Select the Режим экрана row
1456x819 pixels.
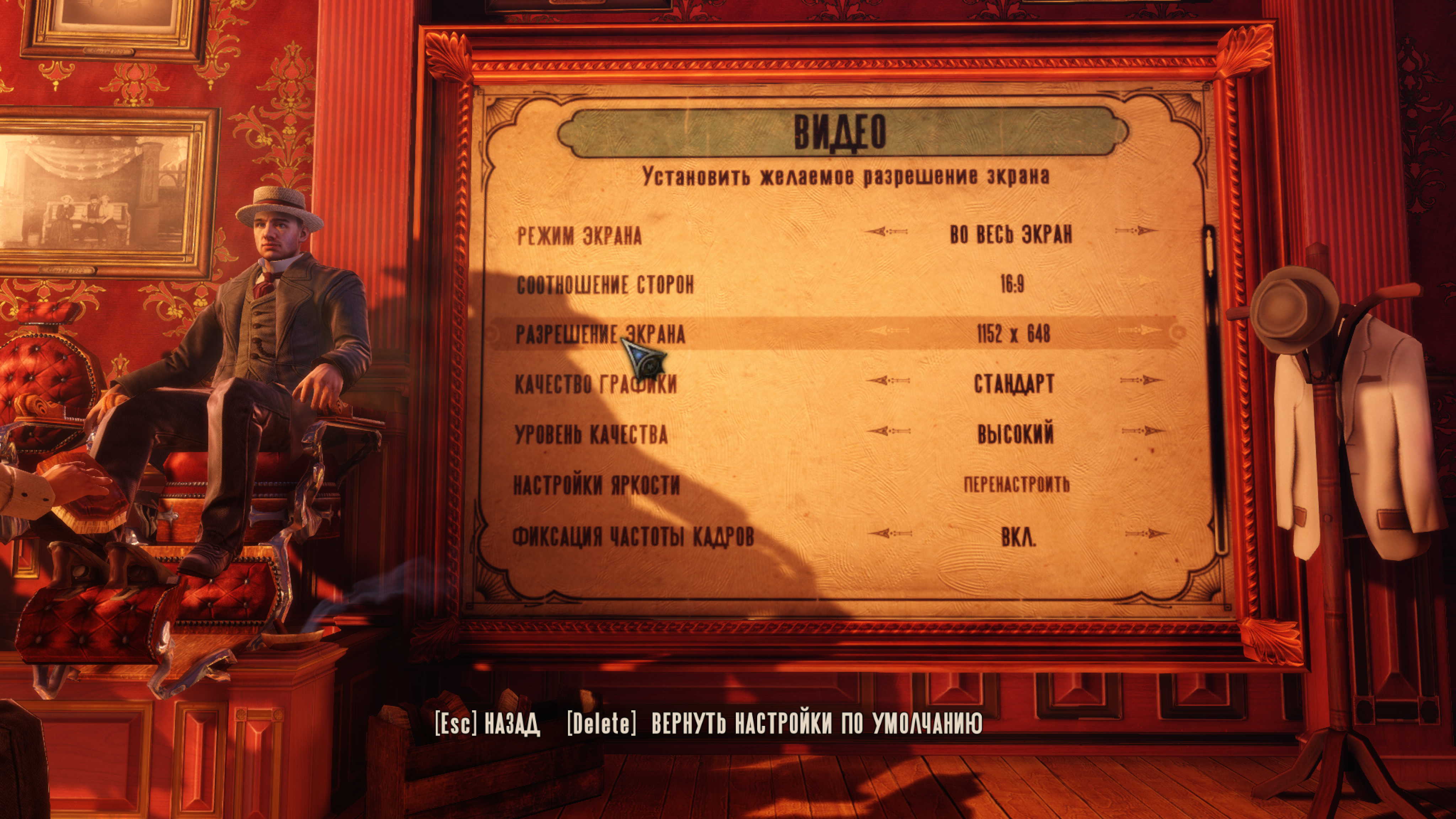(579, 235)
